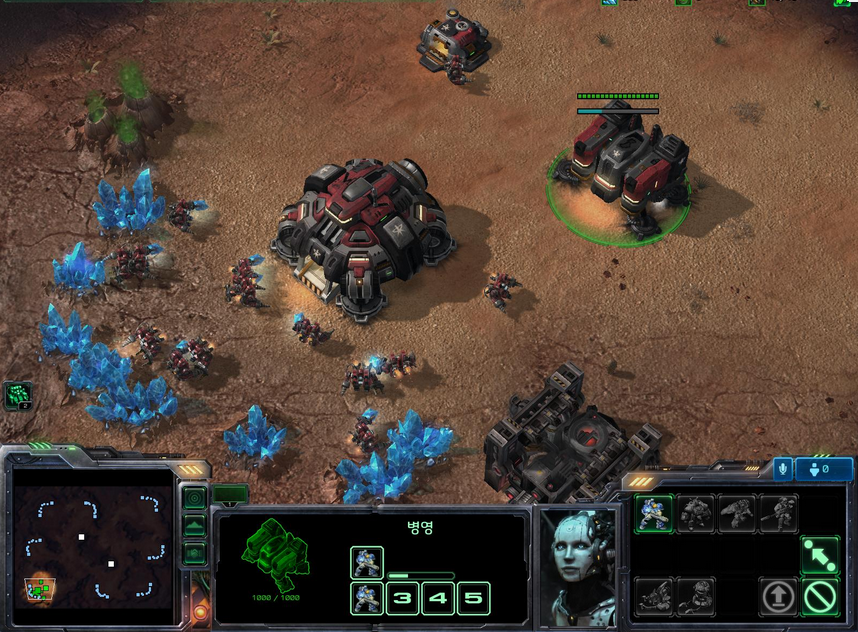858x632 pixels.
Task: Toggle the minimap terrain view button
Action: (195, 525)
